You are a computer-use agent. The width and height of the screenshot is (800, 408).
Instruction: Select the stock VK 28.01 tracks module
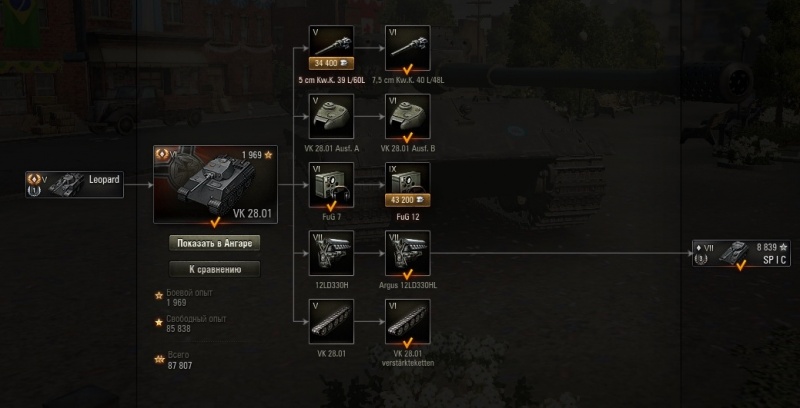[x=330, y=320]
